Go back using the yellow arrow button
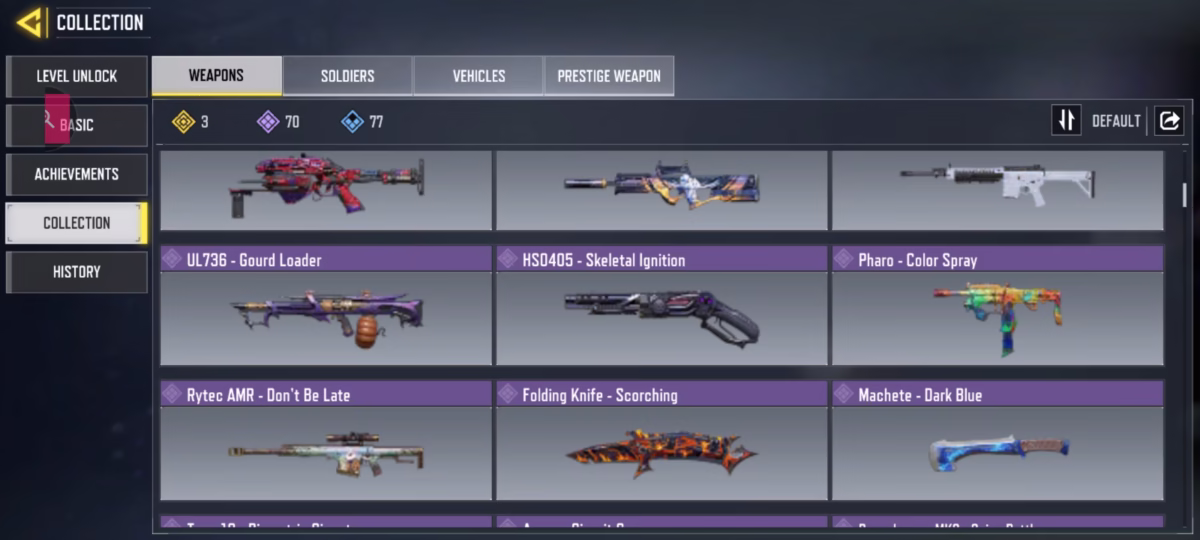Image resolution: width=1200 pixels, height=540 pixels. (x=29, y=22)
